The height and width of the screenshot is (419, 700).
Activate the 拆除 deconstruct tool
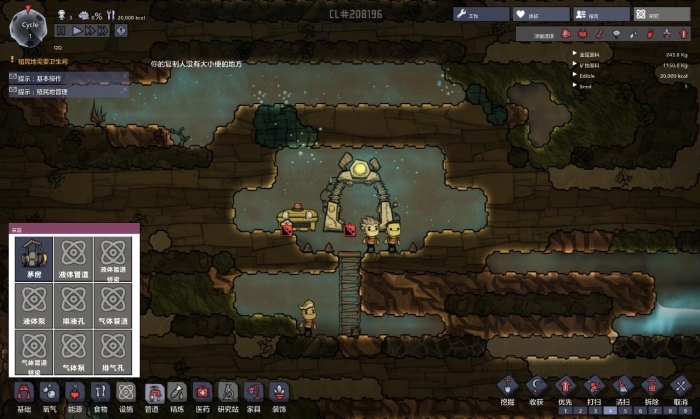(x=652, y=390)
